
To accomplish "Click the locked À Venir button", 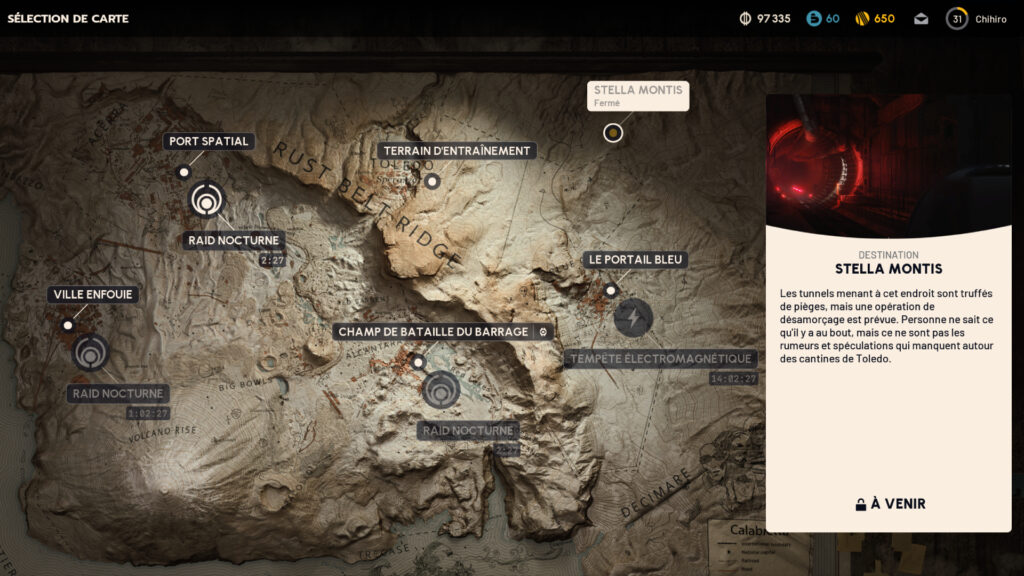I will point(889,504).
